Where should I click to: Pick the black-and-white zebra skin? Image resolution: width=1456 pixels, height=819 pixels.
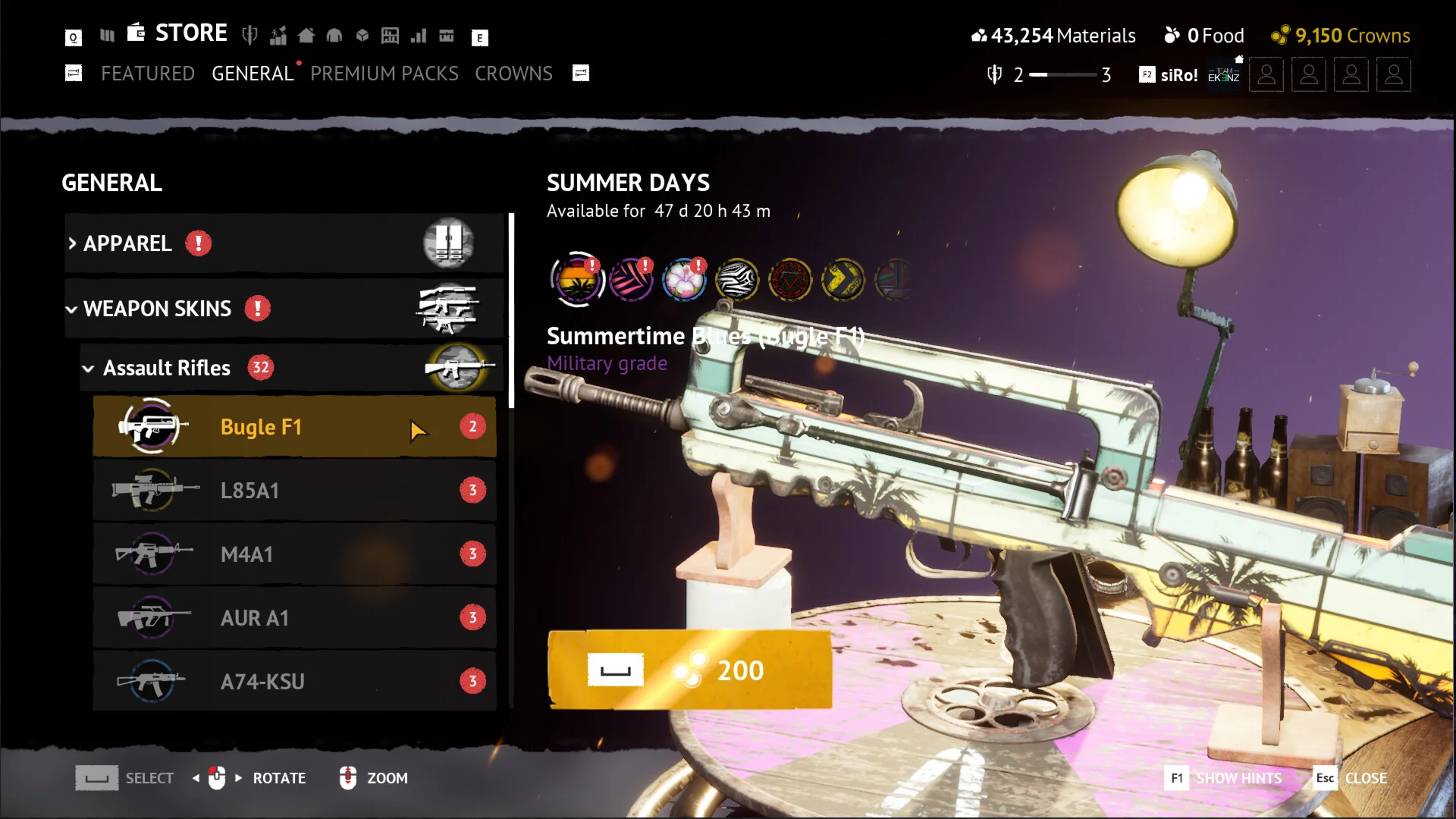(x=737, y=280)
